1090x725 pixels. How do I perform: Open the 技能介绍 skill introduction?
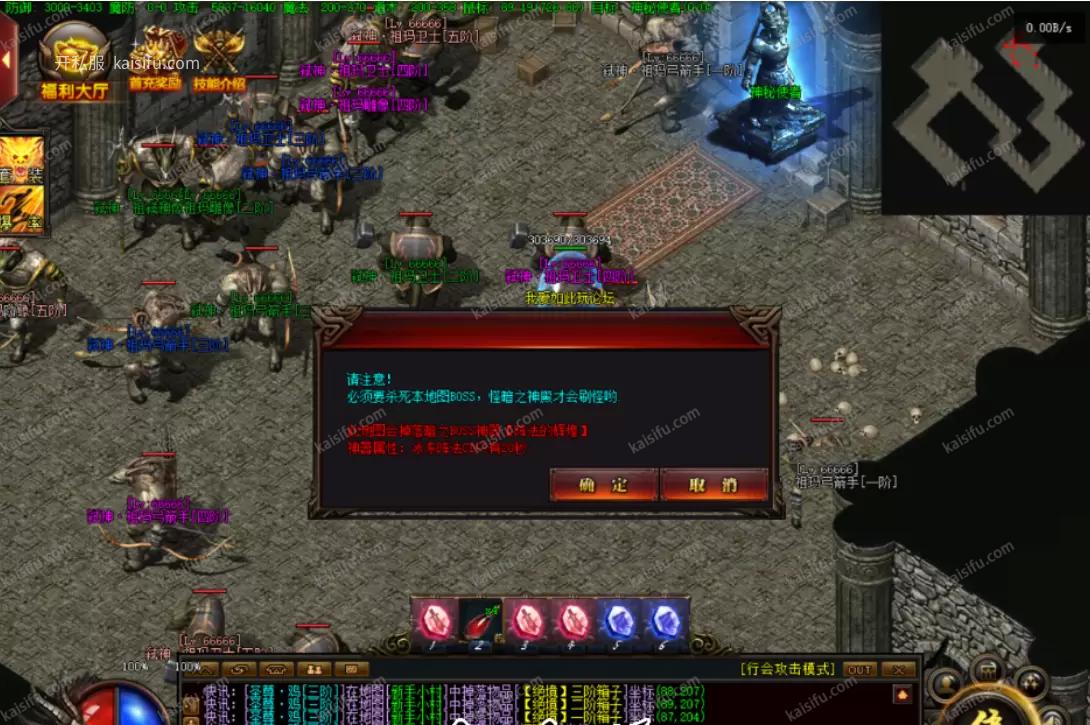pos(218,62)
